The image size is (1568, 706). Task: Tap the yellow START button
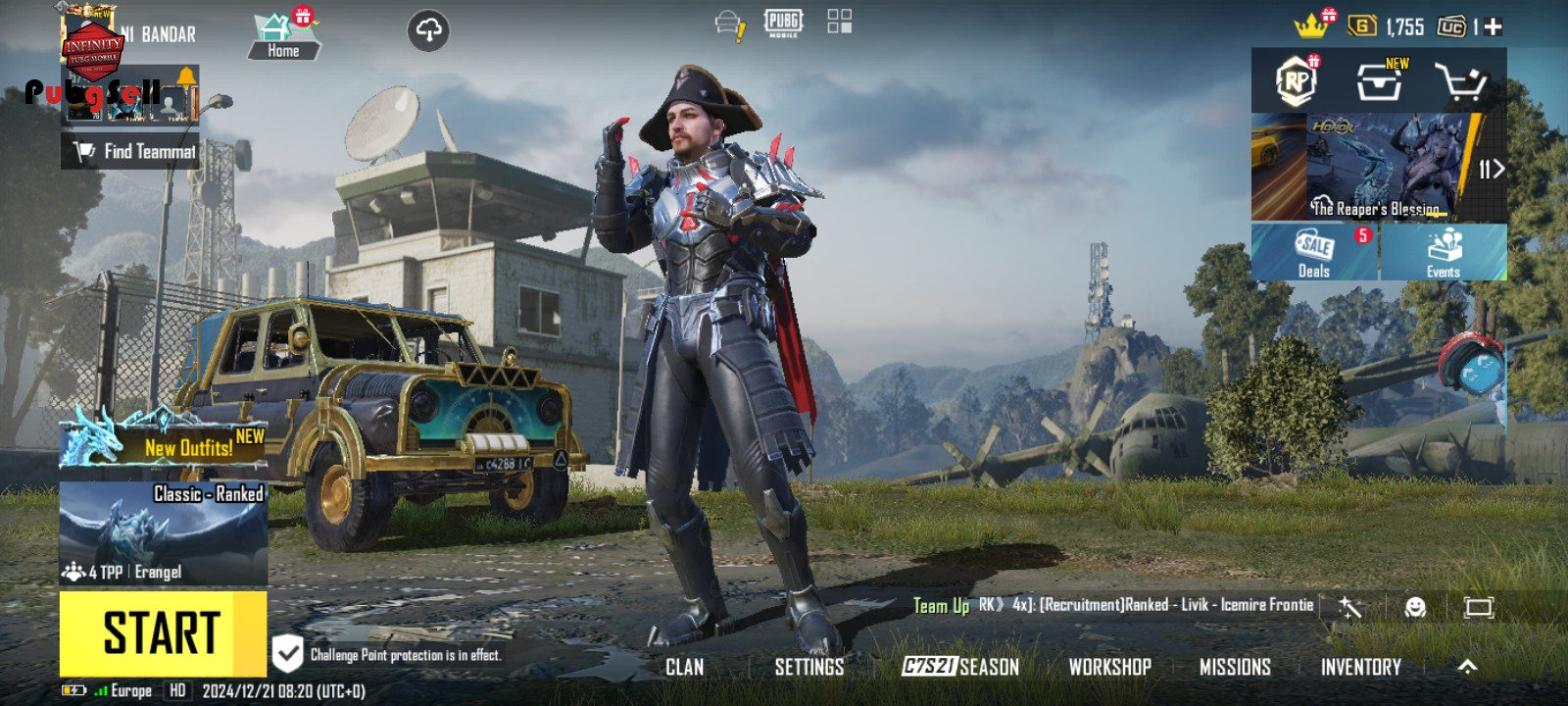coord(162,632)
